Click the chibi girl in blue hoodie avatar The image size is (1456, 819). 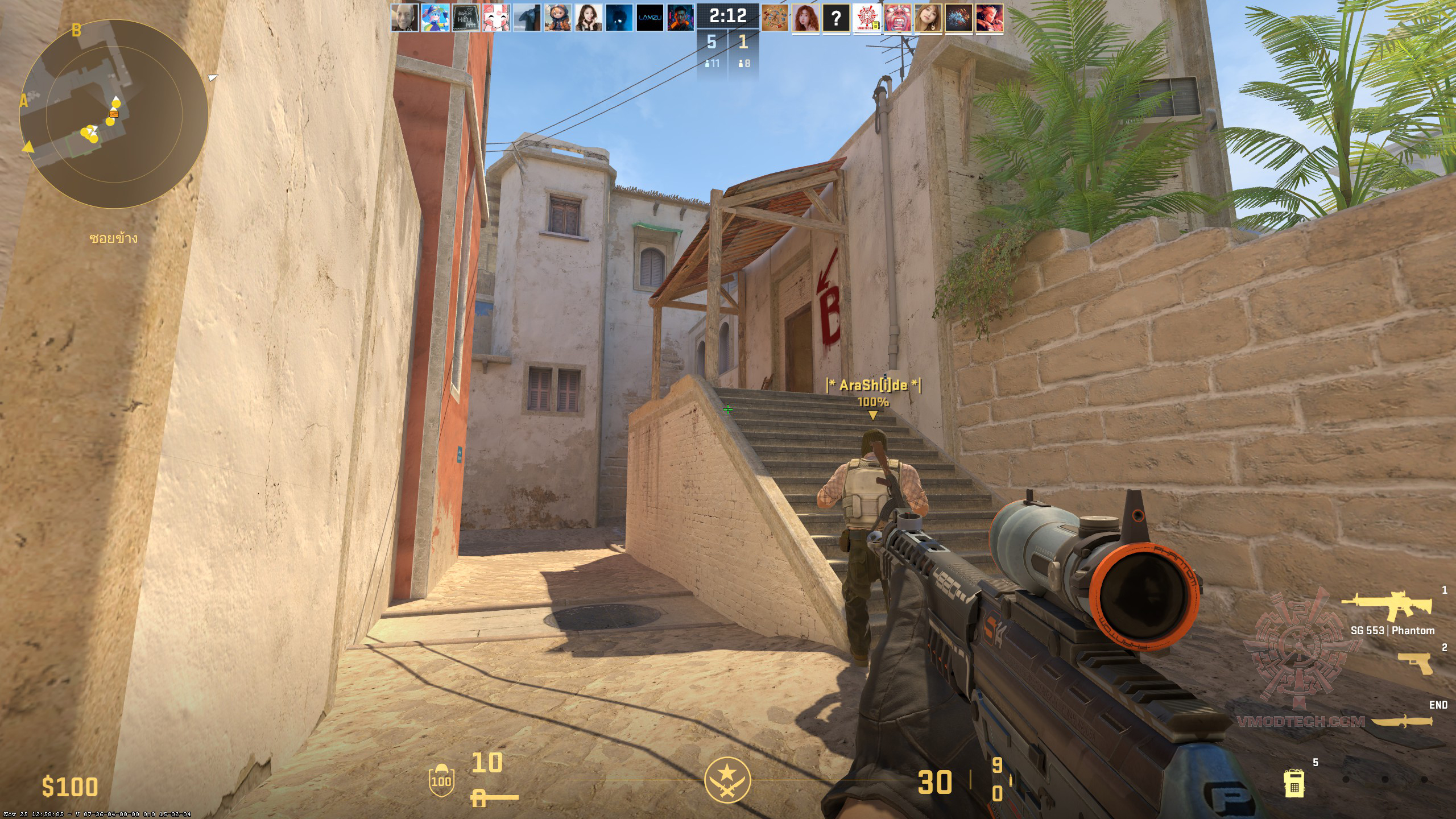point(558,18)
